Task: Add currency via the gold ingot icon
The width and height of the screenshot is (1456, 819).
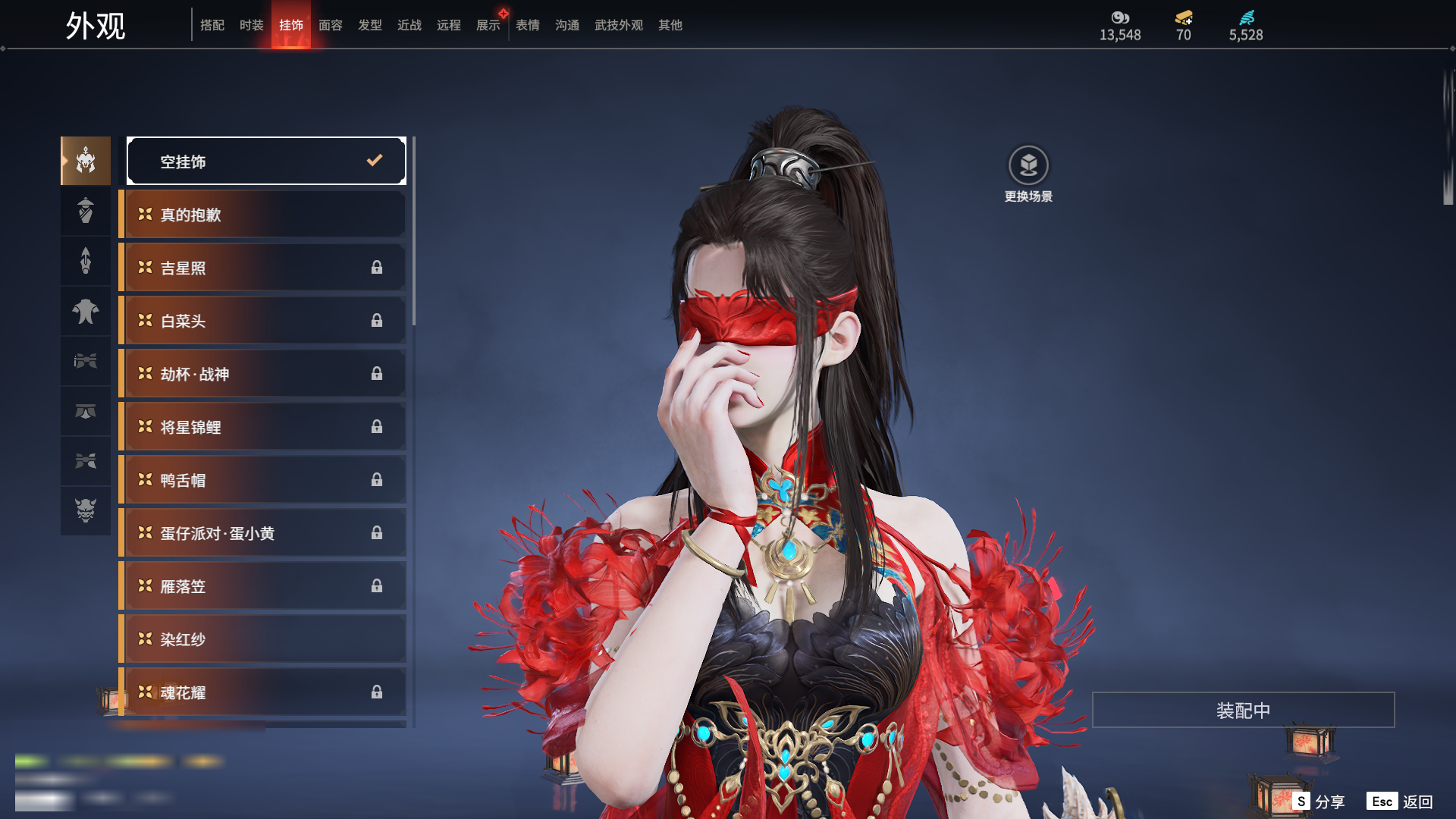Action: (1183, 17)
